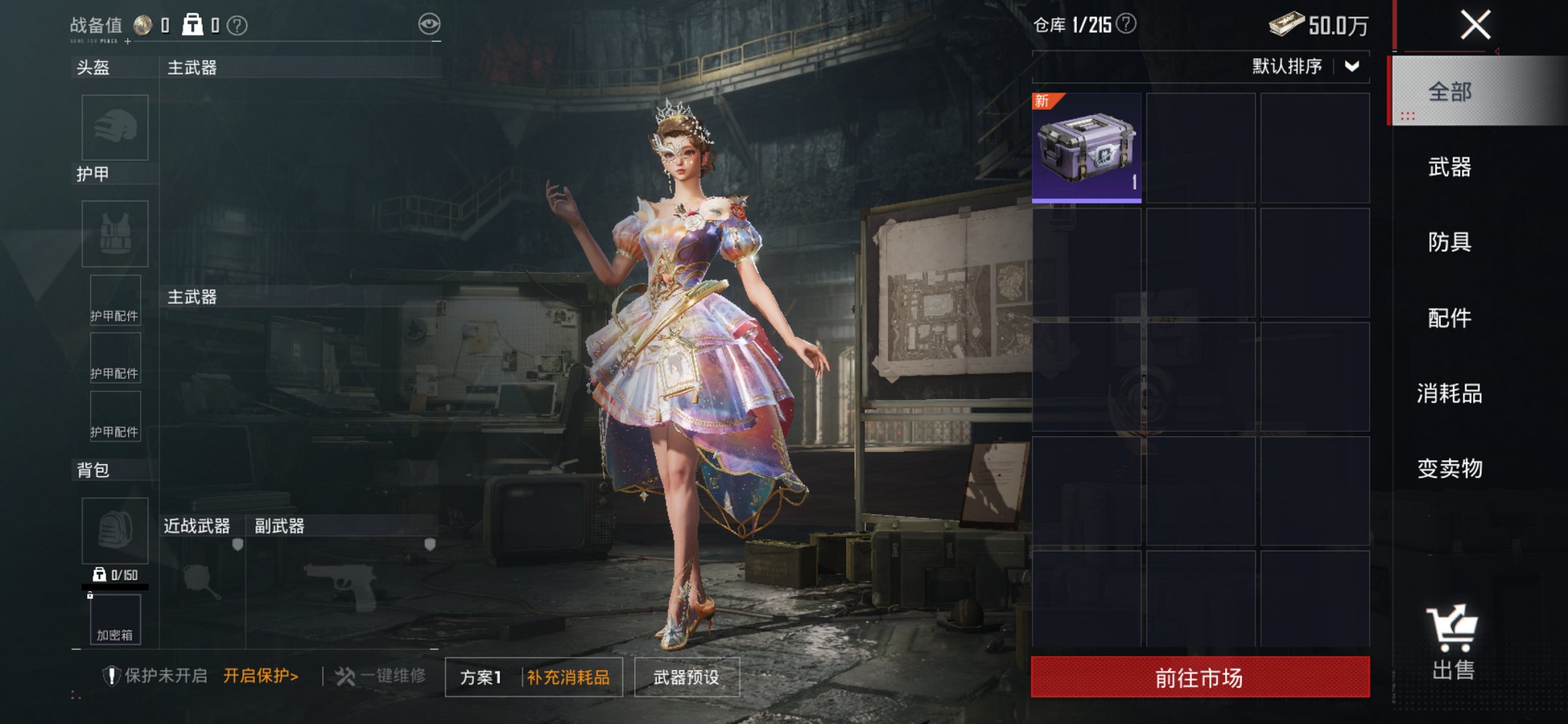This screenshot has height=724, width=1568.
Task: Select the 防具 armor tab
Action: pyautogui.click(x=1449, y=242)
